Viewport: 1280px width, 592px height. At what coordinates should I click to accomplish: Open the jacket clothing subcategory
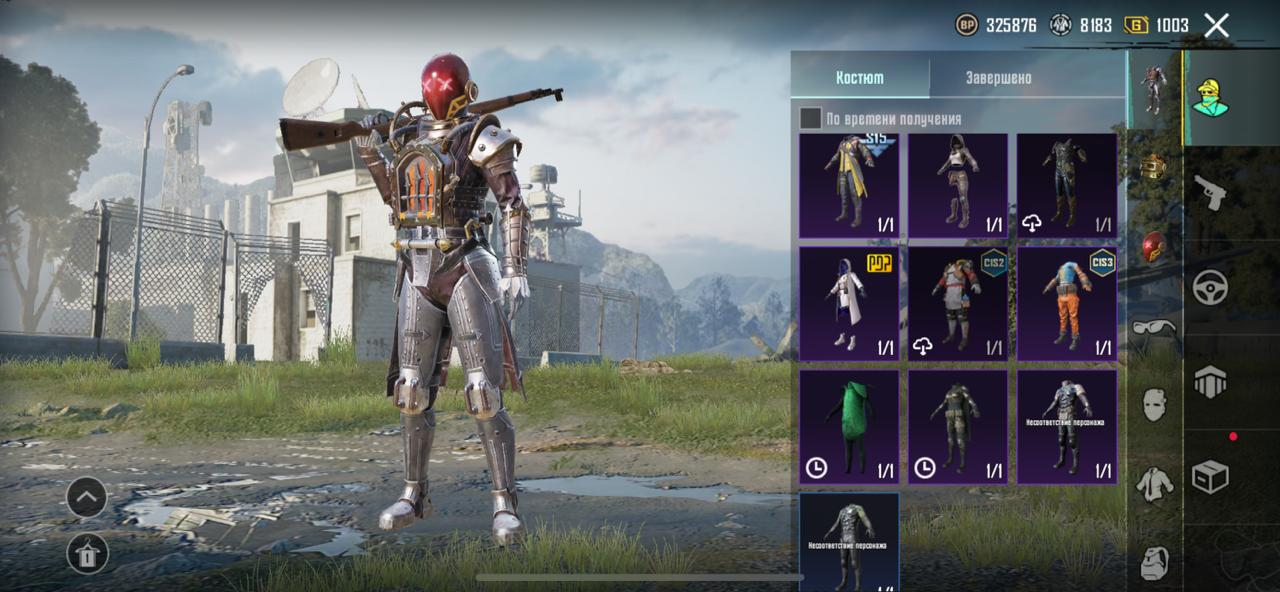[1154, 484]
